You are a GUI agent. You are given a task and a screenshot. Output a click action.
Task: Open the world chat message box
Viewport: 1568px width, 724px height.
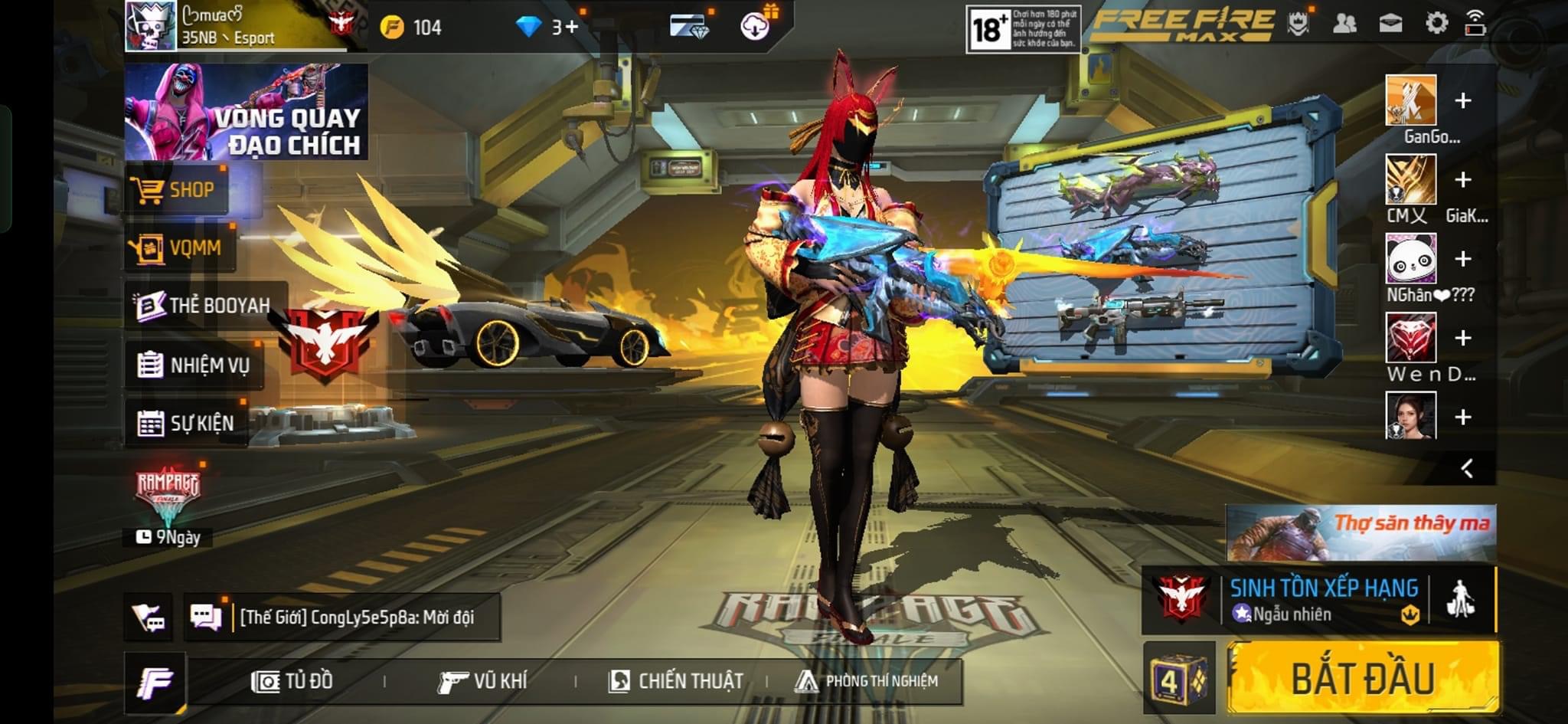[x=357, y=617]
